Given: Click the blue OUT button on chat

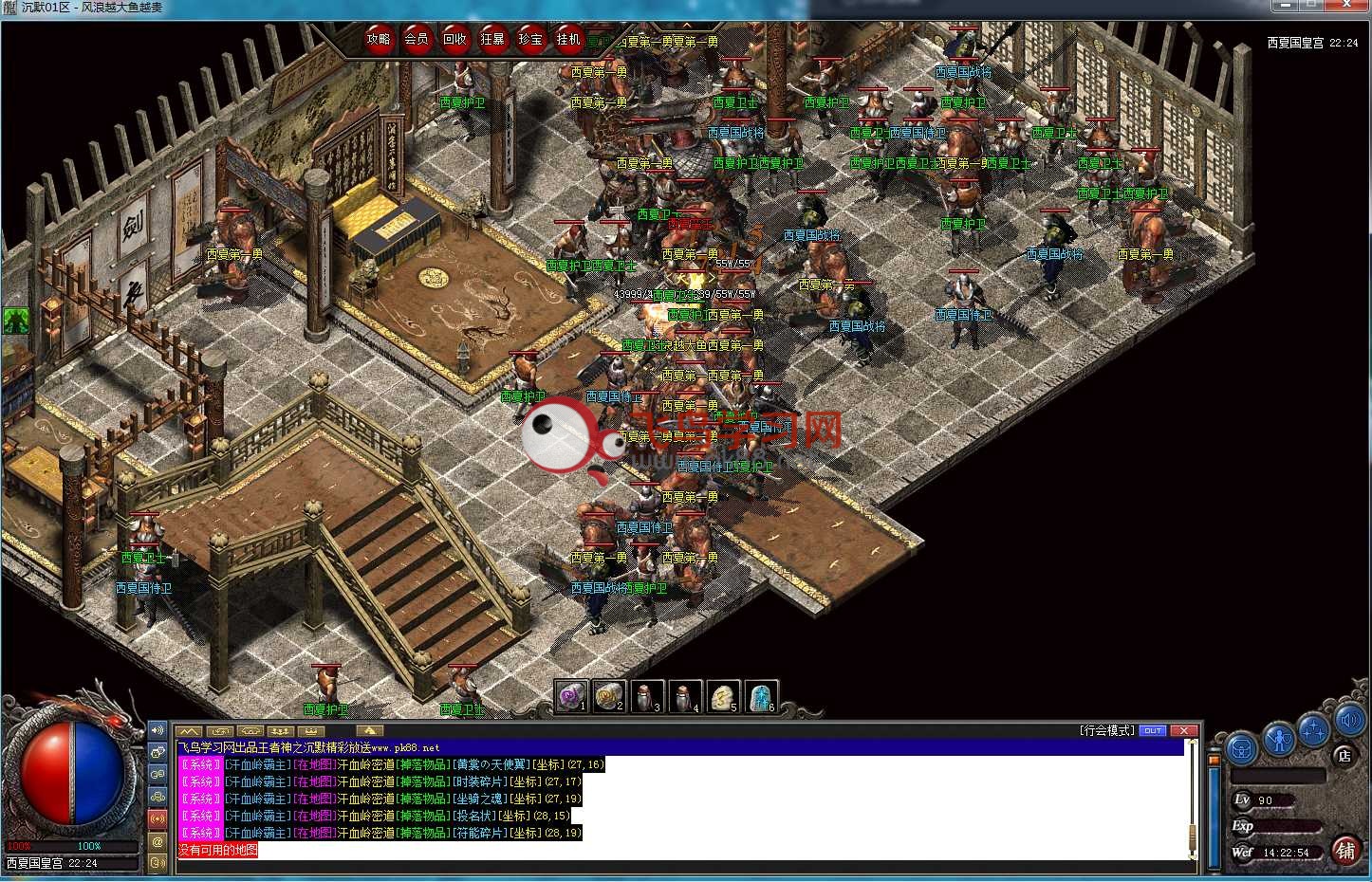Looking at the screenshot, I should (x=1153, y=730).
